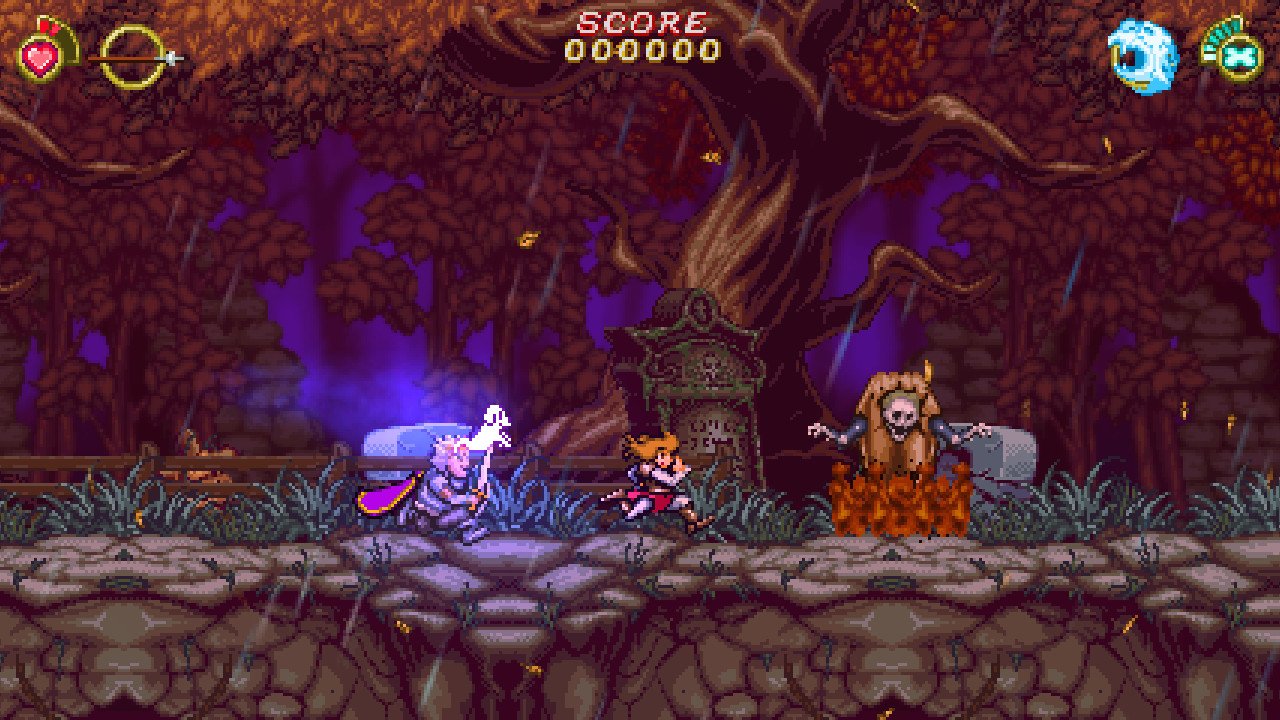Click the white arrowhead on the gold ring
This screenshot has width=1280, height=720.
click(x=170, y=58)
